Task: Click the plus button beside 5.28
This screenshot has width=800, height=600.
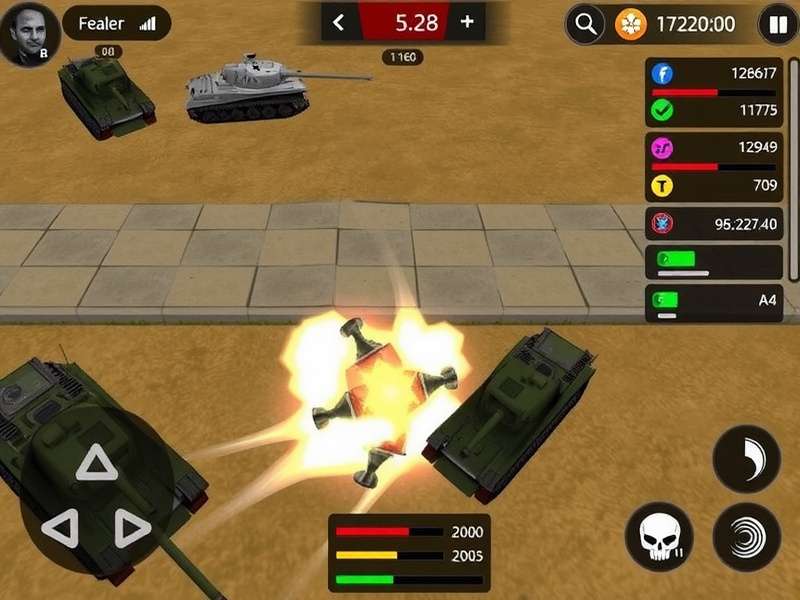Action: coord(467,23)
